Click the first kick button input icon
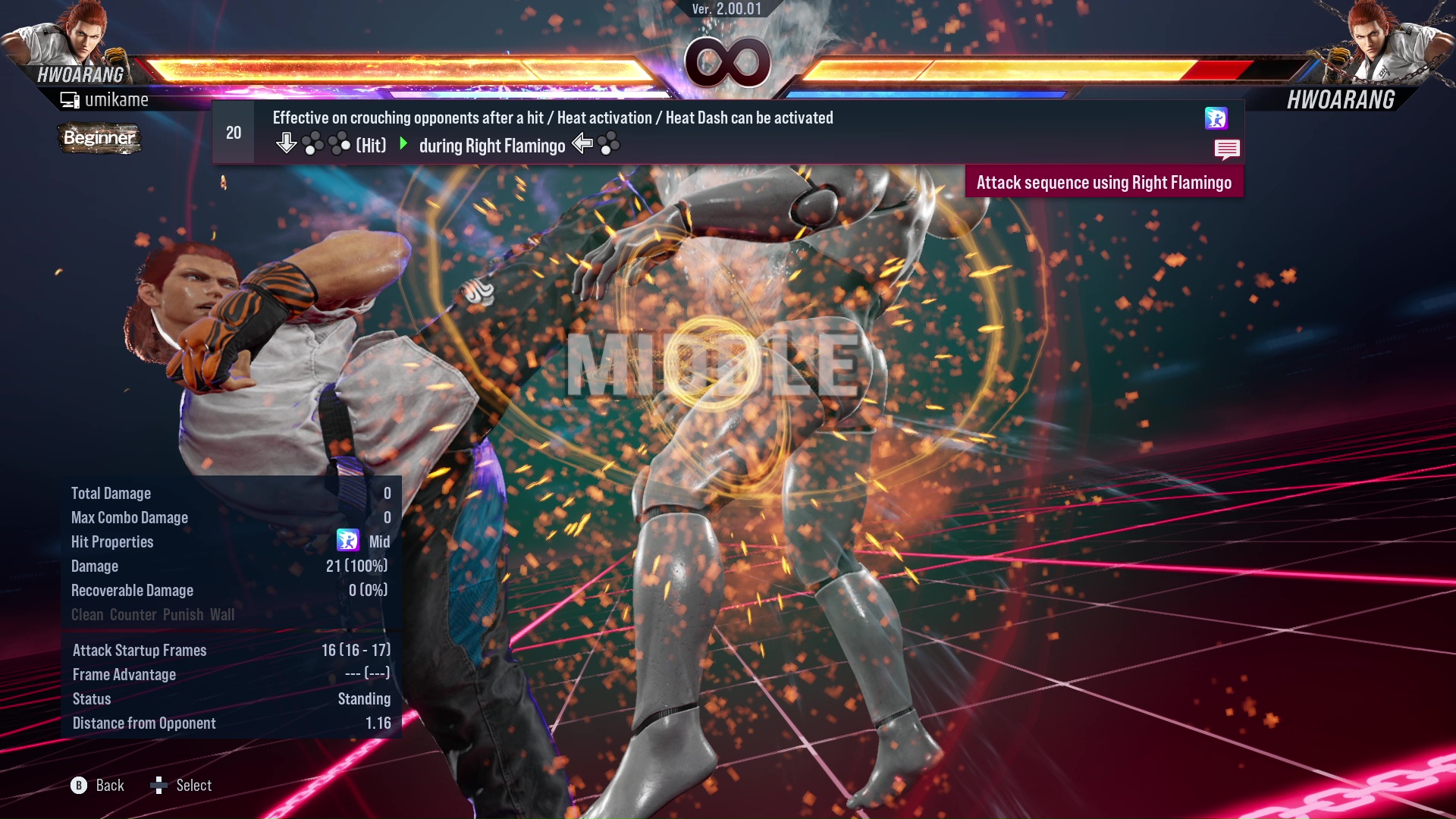This screenshot has height=819, width=1456. click(312, 143)
